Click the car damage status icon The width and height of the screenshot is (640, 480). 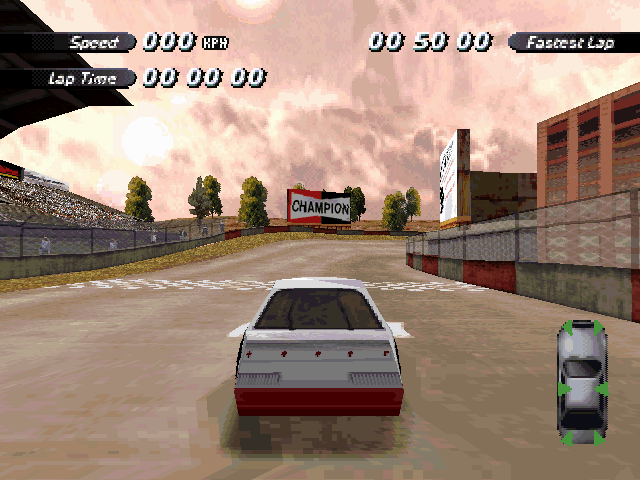[x=582, y=381]
